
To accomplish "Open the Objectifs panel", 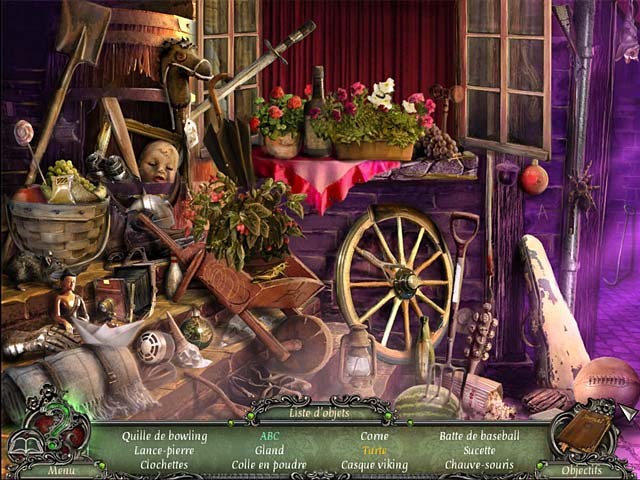I will tap(581, 469).
